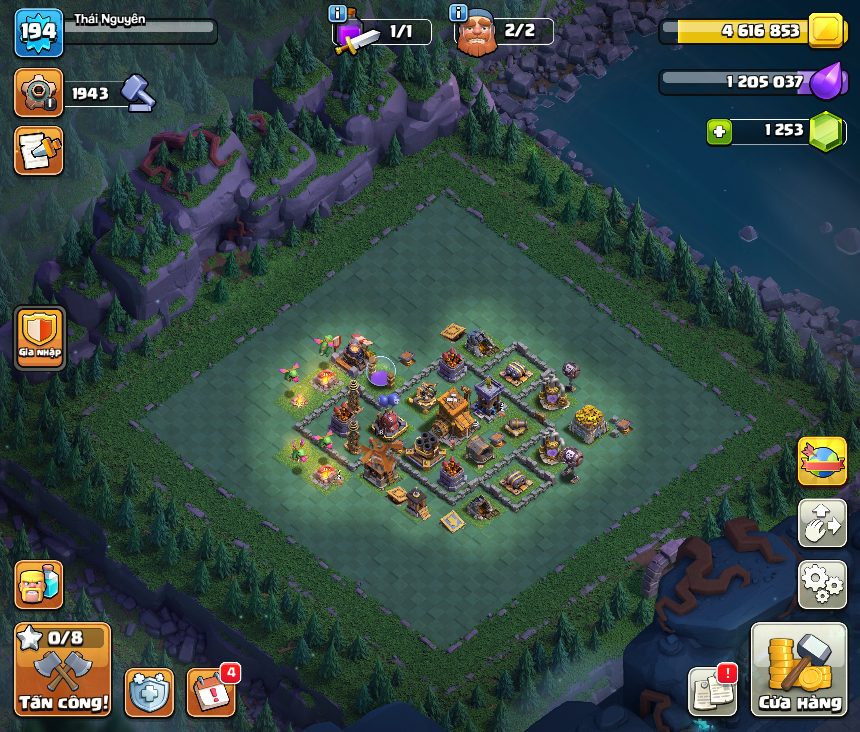This screenshot has height=732, width=860.
Task: Open the calendar events icon with badge 4
Action: [x=211, y=692]
